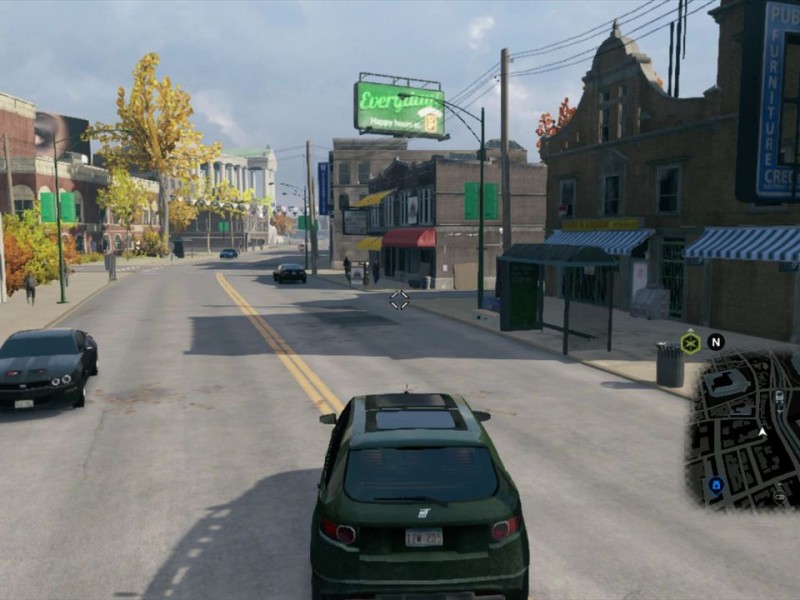Select the train station icon on minimap
The width and height of the screenshot is (800, 600).
click(x=779, y=397)
